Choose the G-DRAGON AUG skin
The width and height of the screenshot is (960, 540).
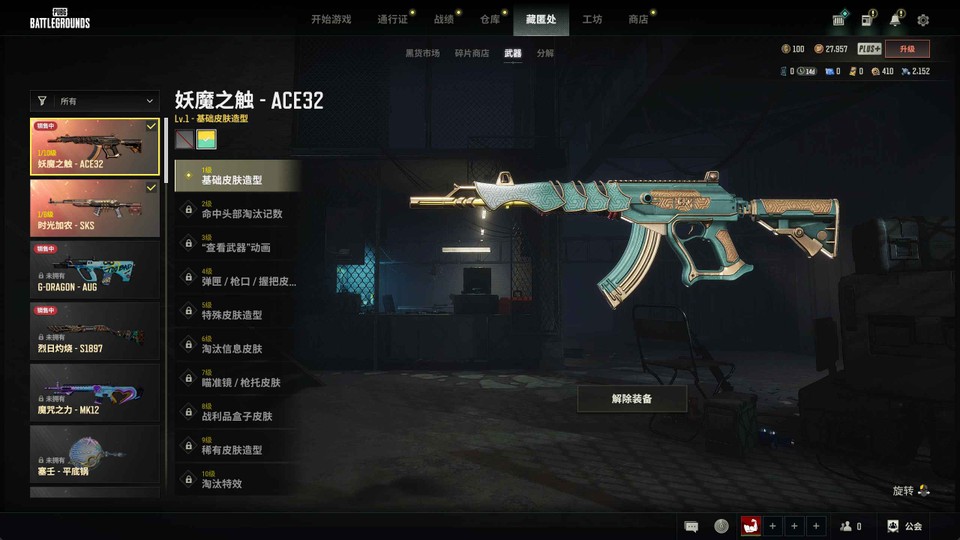[x=95, y=269]
